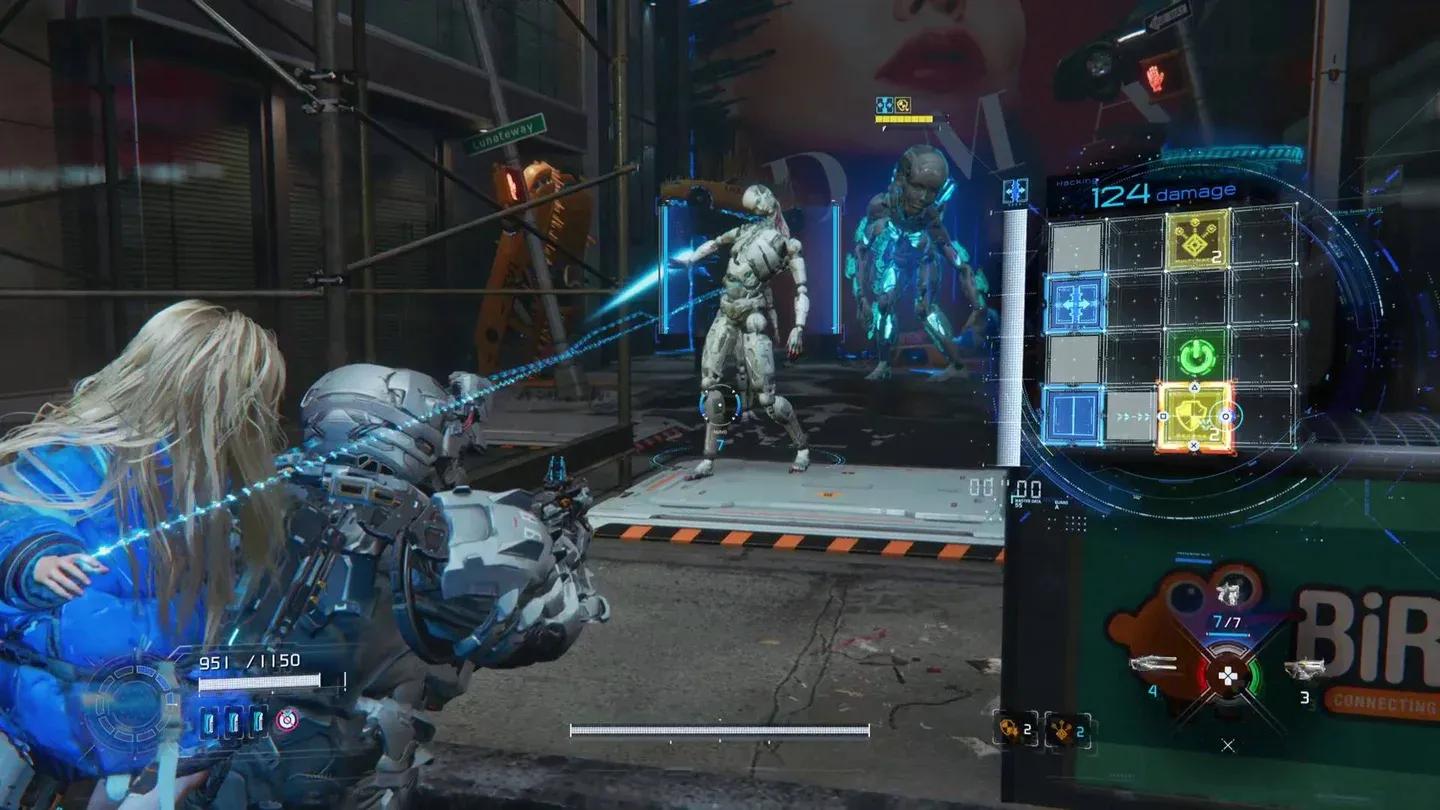Select the rifle on the weapon wheel
The image size is (1440, 810).
[1154, 663]
